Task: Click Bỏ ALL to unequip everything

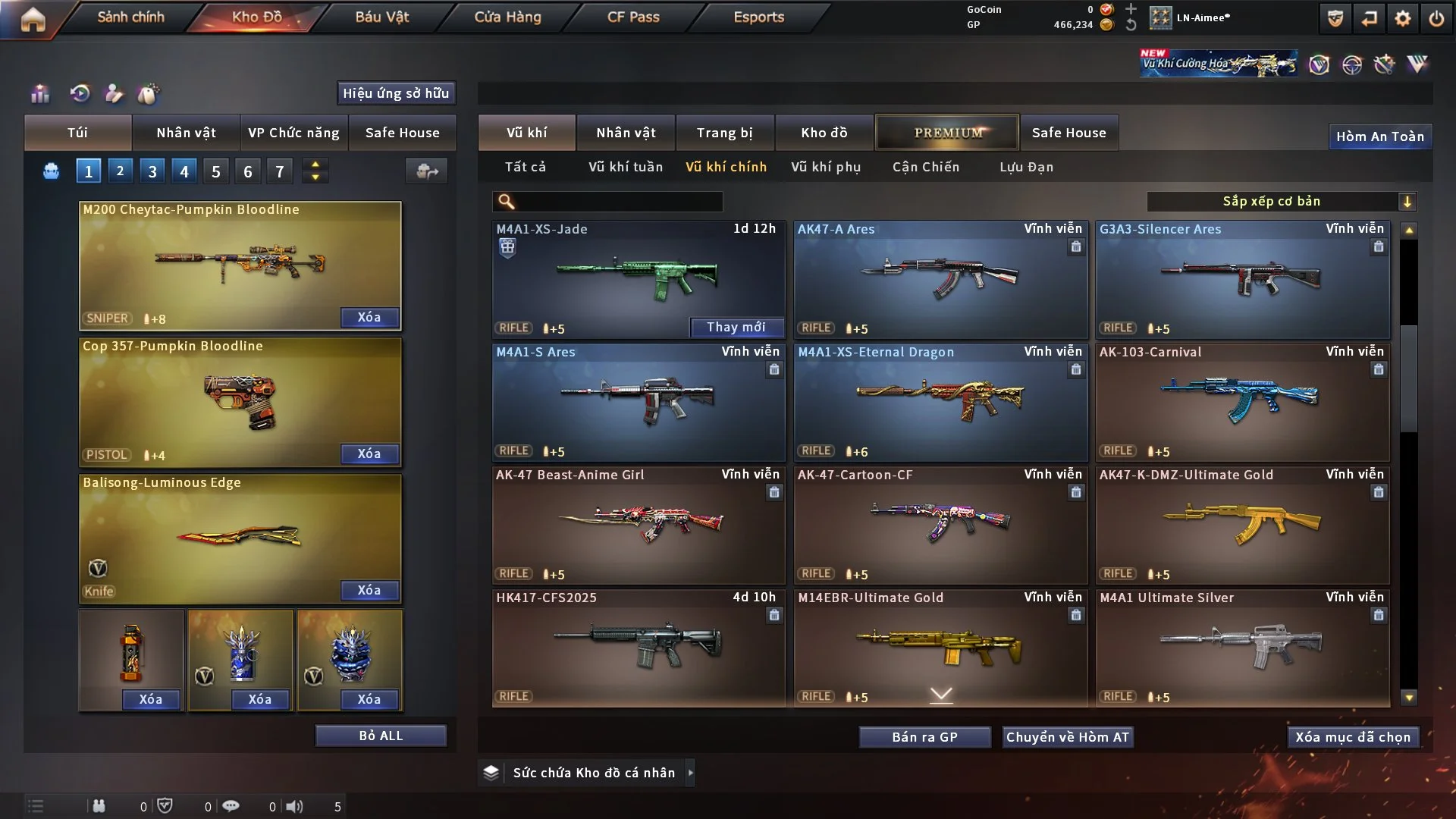Action: pyautogui.click(x=381, y=736)
